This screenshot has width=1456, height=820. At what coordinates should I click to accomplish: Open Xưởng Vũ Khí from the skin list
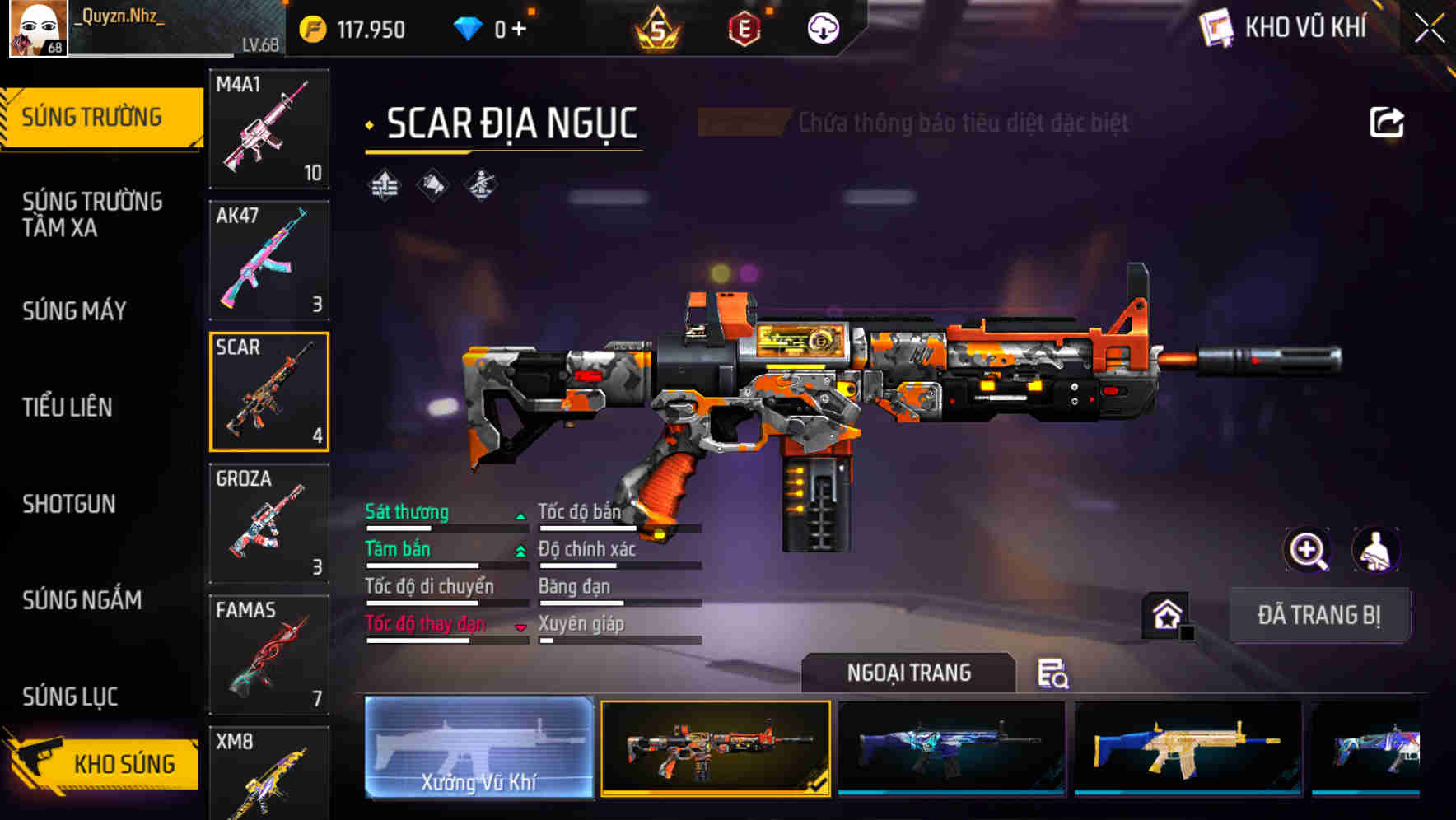(x=478, y=750)
